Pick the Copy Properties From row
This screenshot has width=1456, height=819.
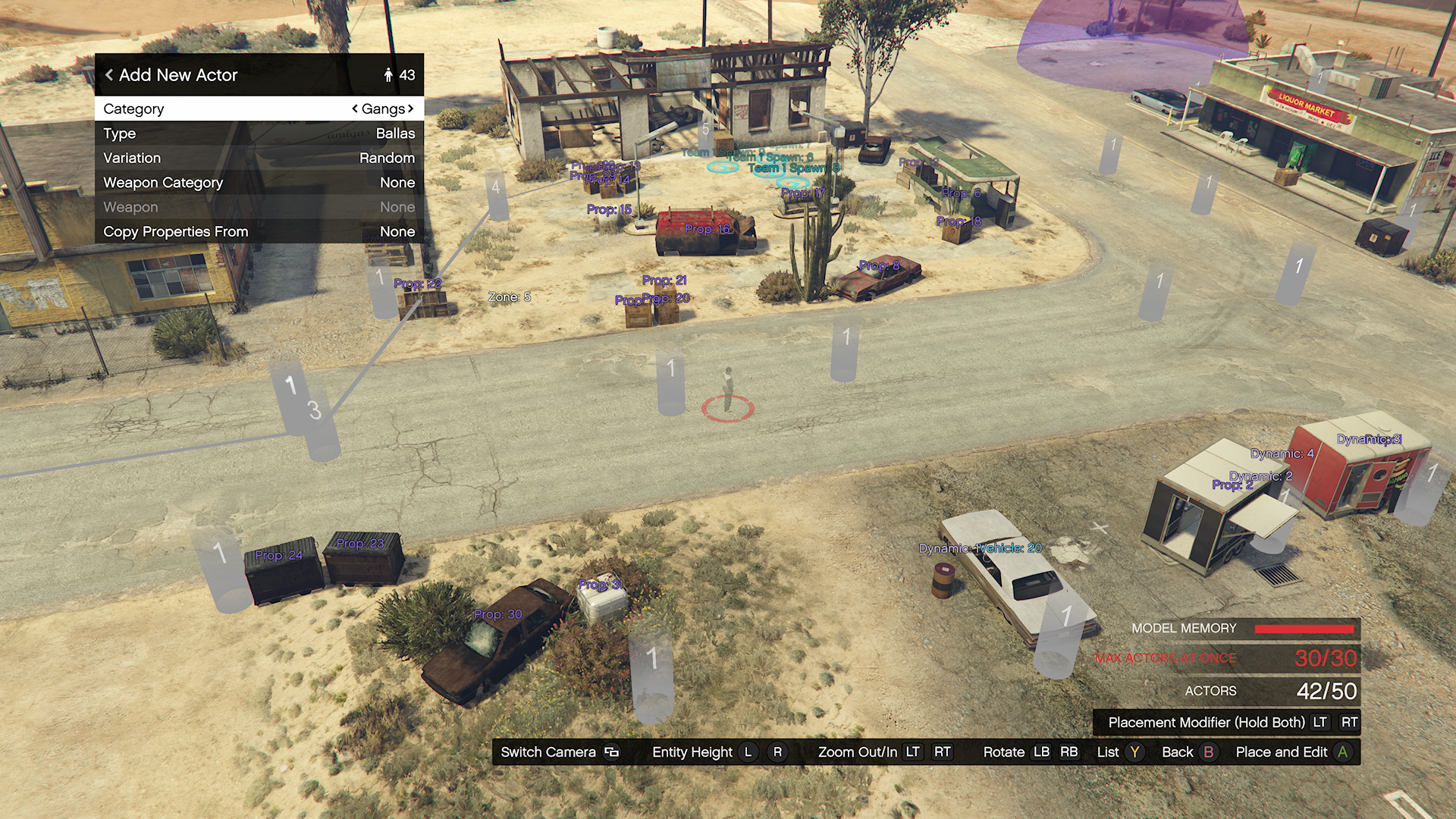(x=259, y=231)
